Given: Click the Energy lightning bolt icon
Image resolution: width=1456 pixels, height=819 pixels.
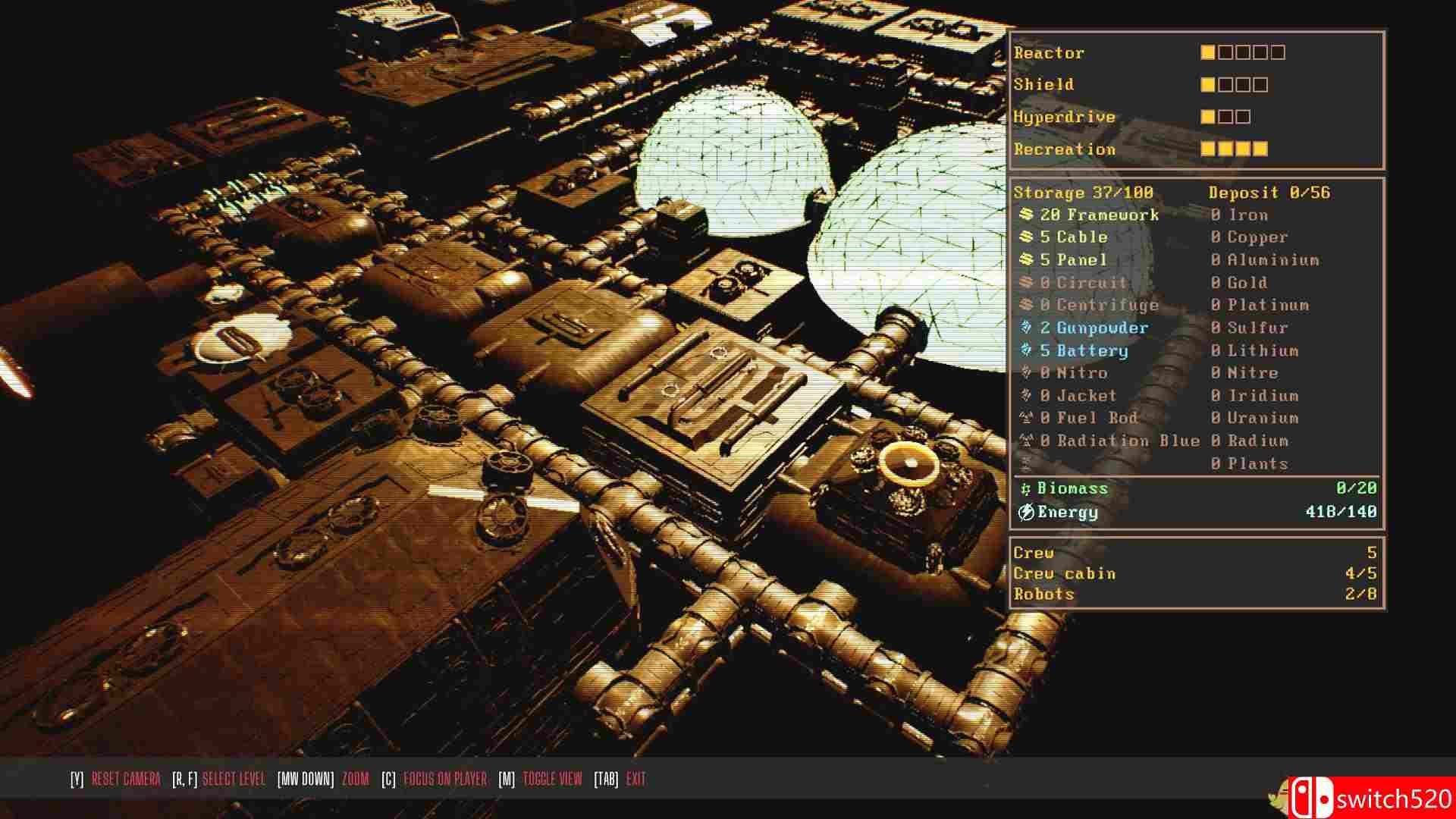Looking at the screenshot, I should pos(1027,513).
